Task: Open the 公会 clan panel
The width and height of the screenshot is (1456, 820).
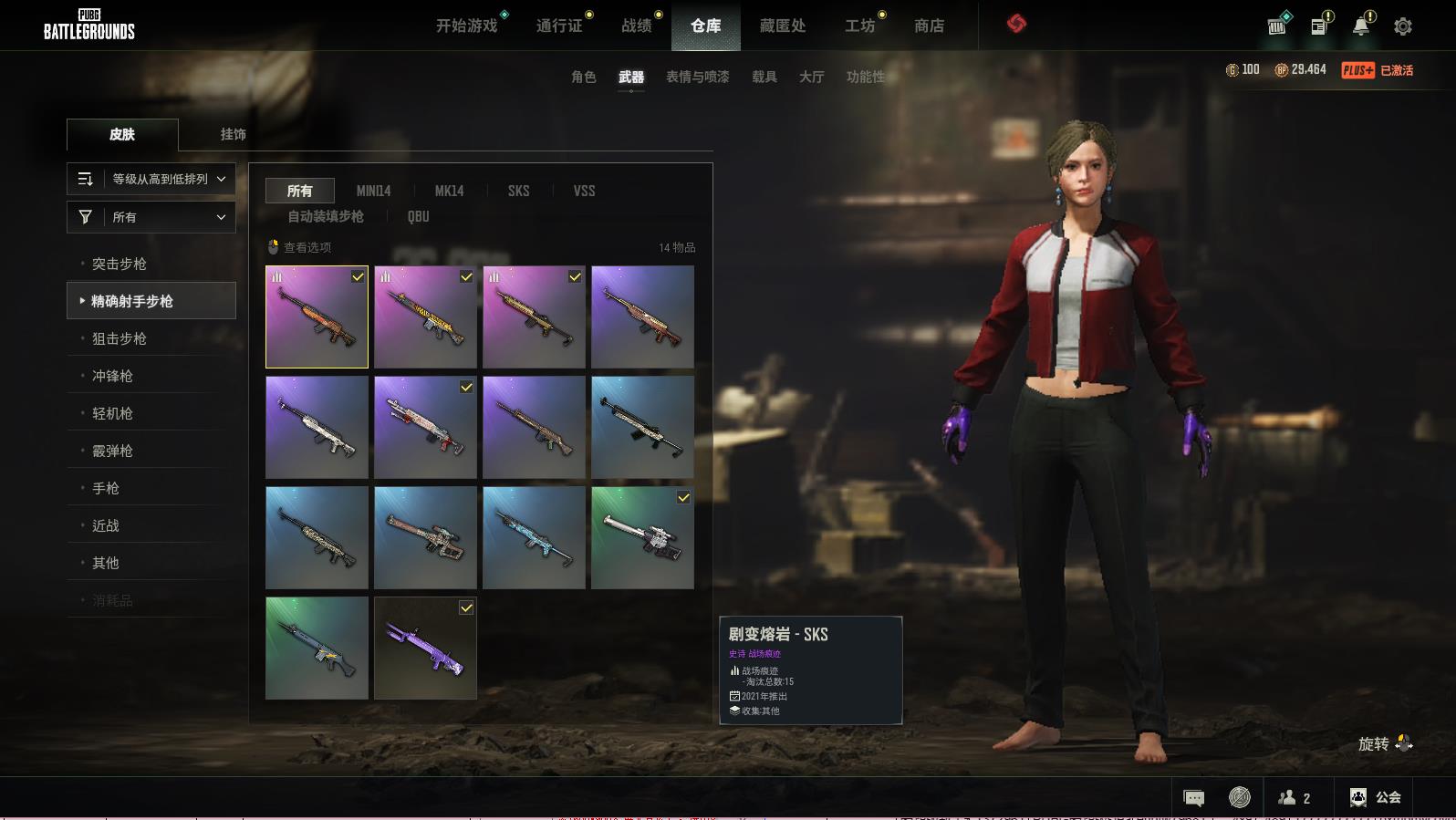Action: click(1376, 797)
